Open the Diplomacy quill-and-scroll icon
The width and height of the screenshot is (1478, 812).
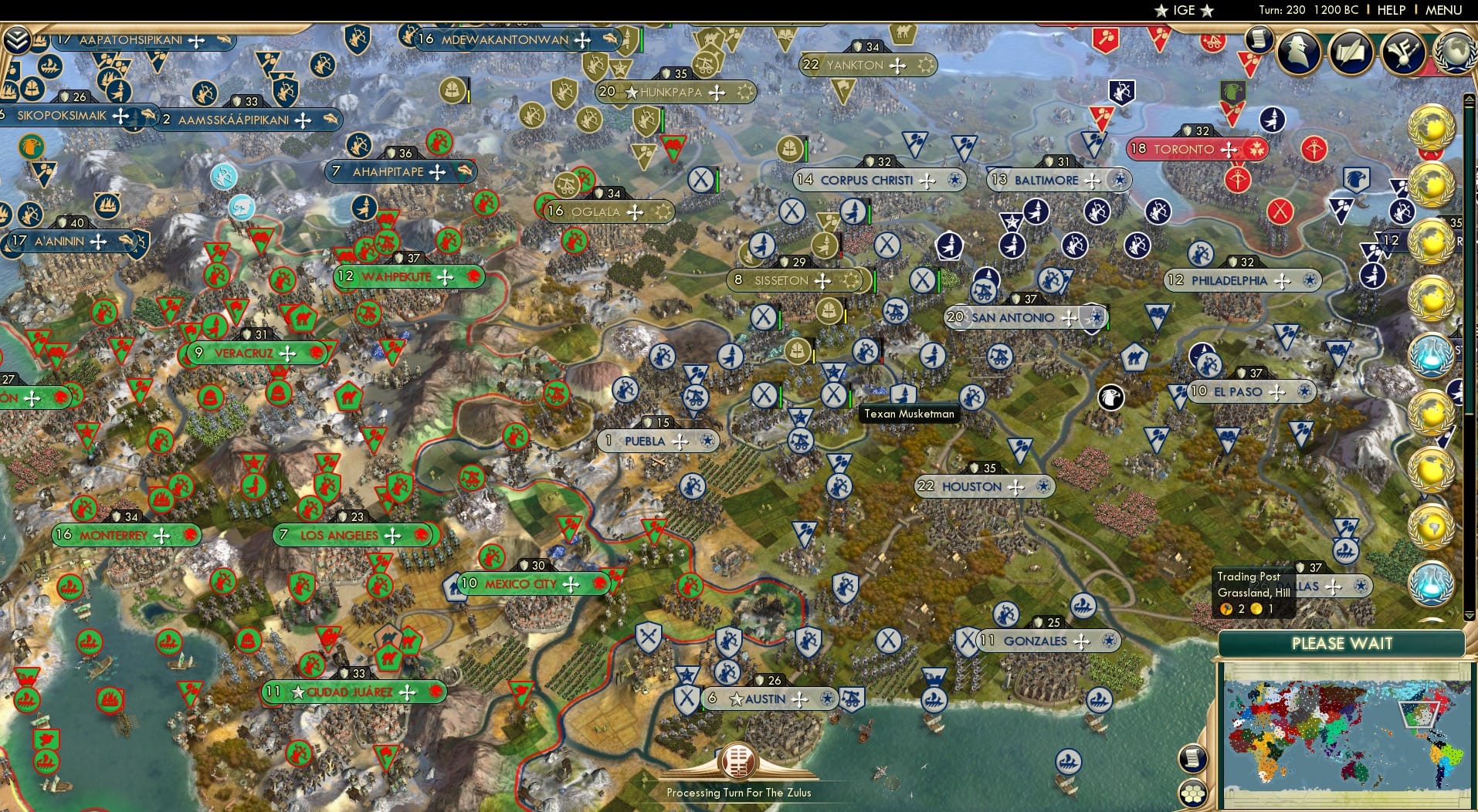click(x=1352, y=52)
